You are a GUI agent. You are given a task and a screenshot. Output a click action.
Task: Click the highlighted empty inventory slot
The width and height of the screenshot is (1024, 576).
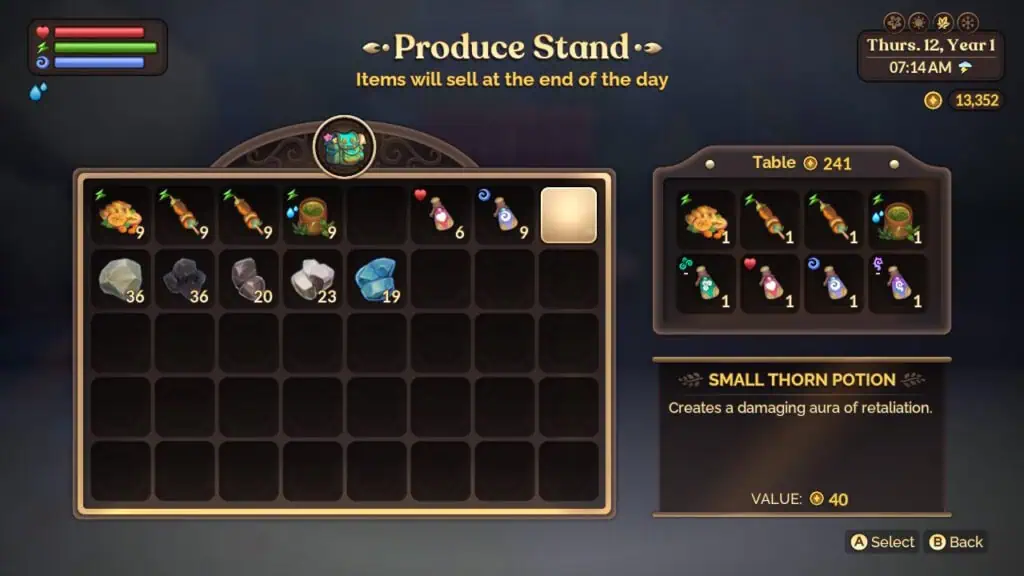[568, 215]
